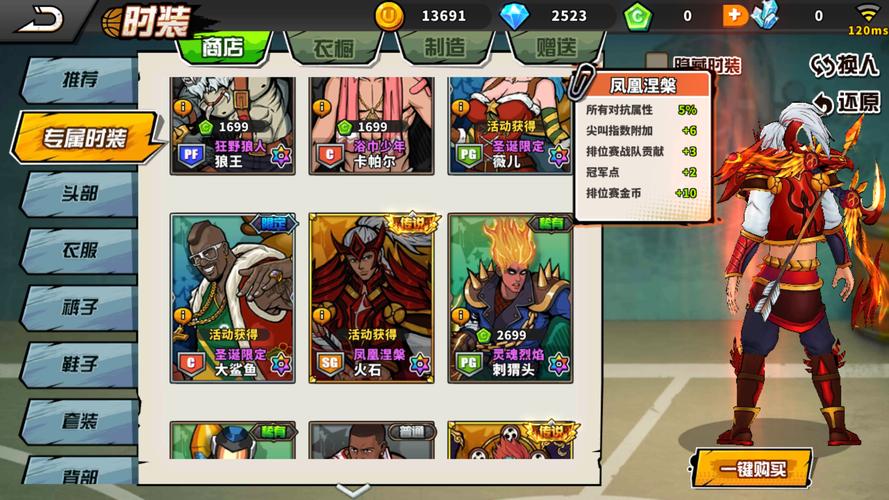Choose the 套装 outfit set category
The width and height of the screenshot is (889, 500).
coord(78,420)
